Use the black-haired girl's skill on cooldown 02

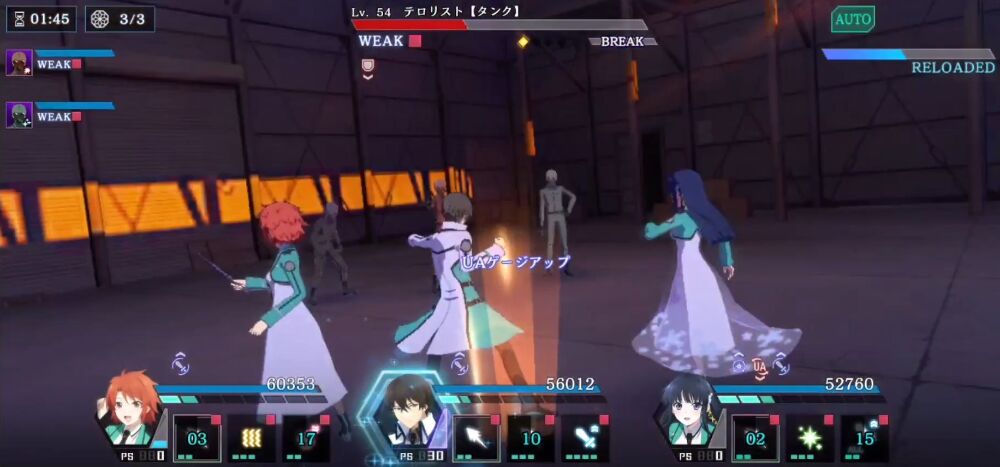pos(755,439)
